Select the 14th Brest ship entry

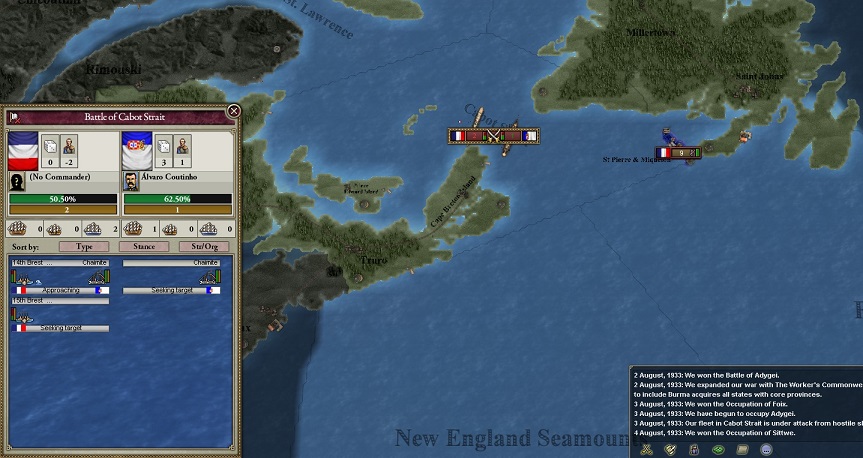coord(60,277)
